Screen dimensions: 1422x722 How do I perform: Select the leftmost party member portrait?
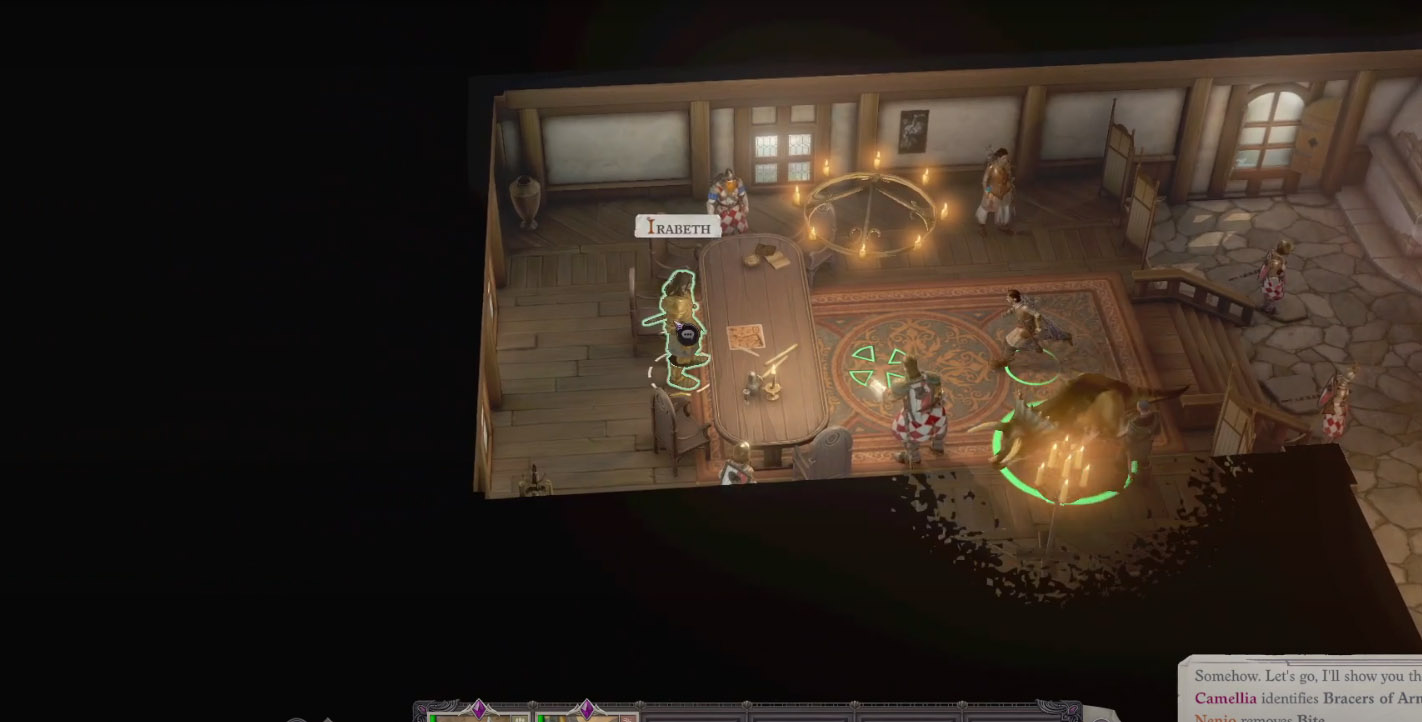coord(470,717)
